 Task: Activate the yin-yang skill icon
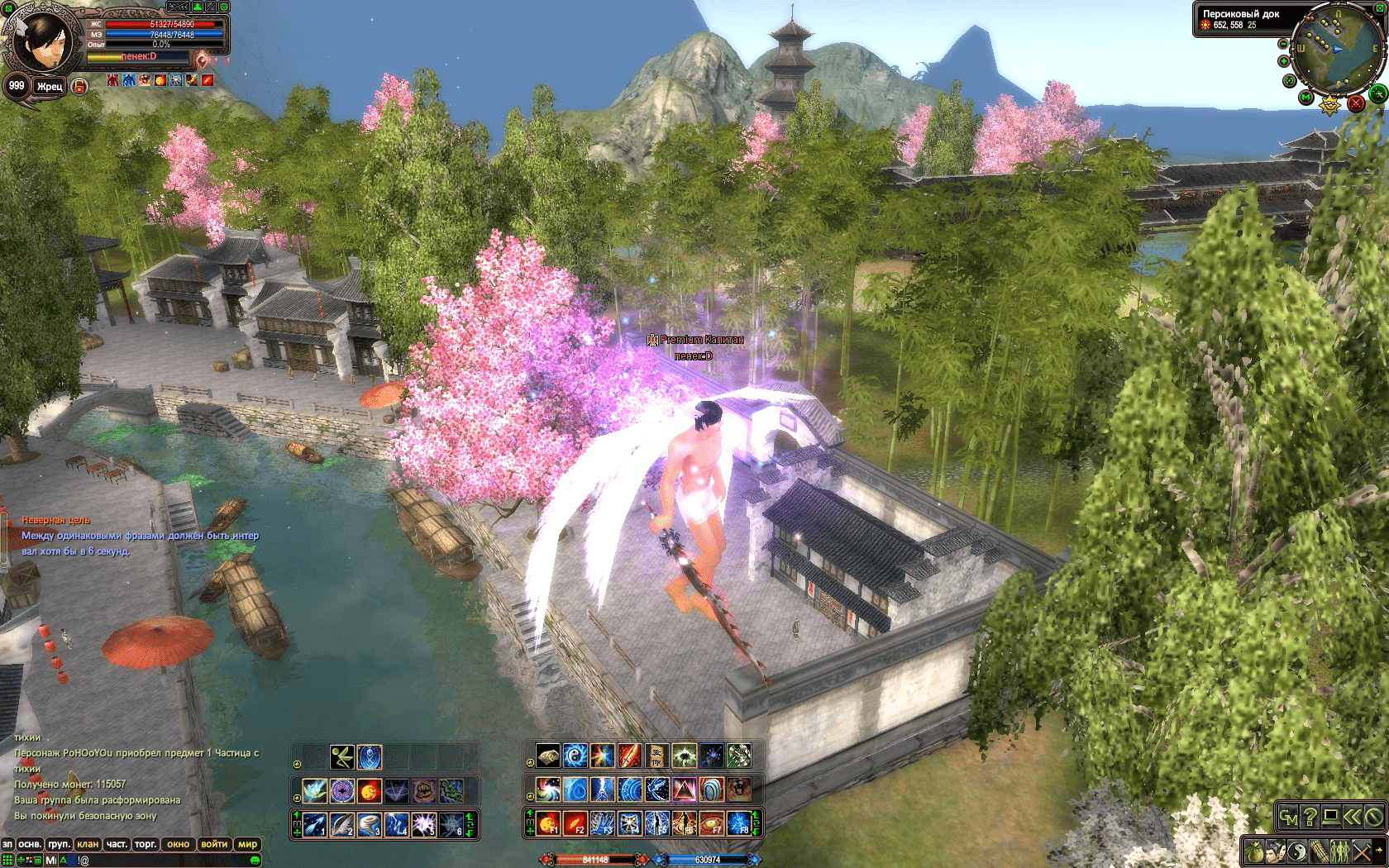click(575, 755)
